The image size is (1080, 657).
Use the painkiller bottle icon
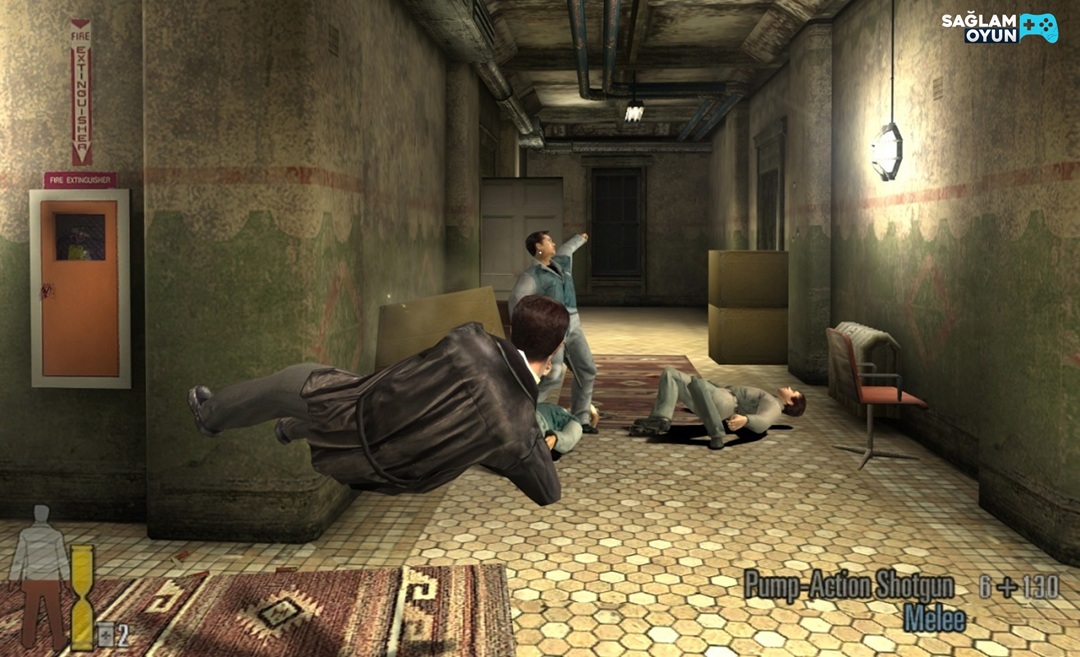click(x=105, y=633)
